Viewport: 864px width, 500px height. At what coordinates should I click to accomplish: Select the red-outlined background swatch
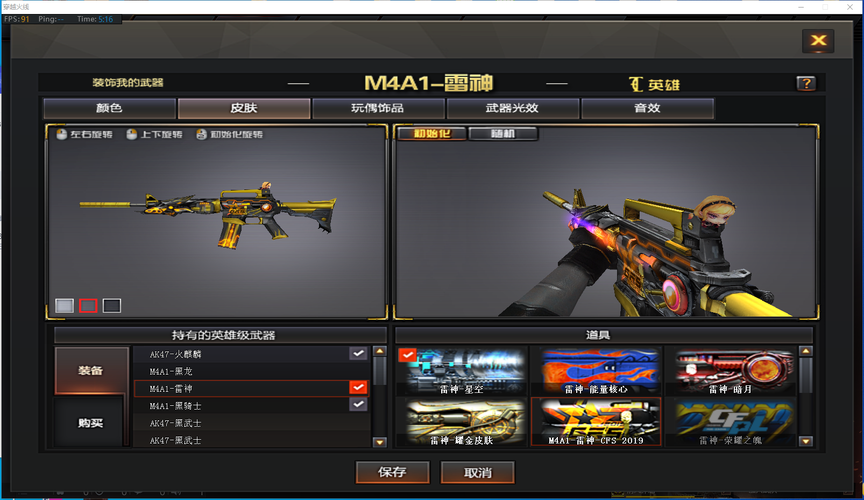pyautogui.click(x=88, y=305)
